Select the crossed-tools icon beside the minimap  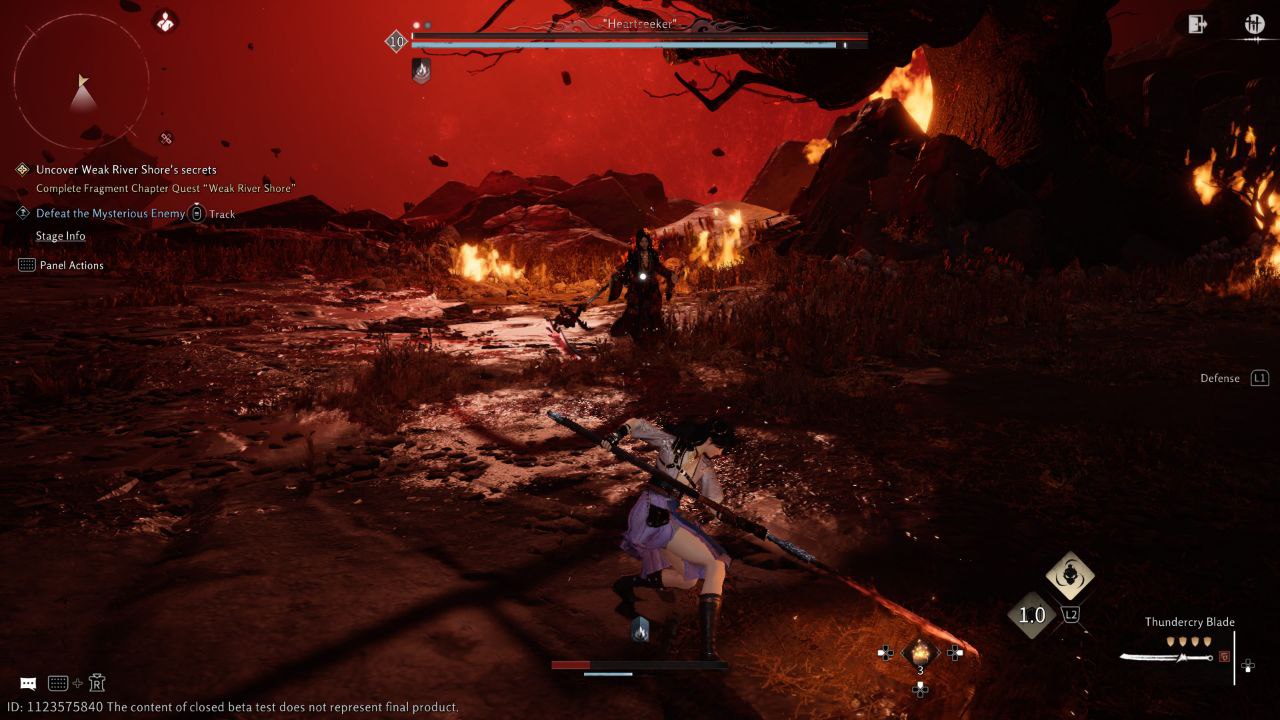coord(166,138)
